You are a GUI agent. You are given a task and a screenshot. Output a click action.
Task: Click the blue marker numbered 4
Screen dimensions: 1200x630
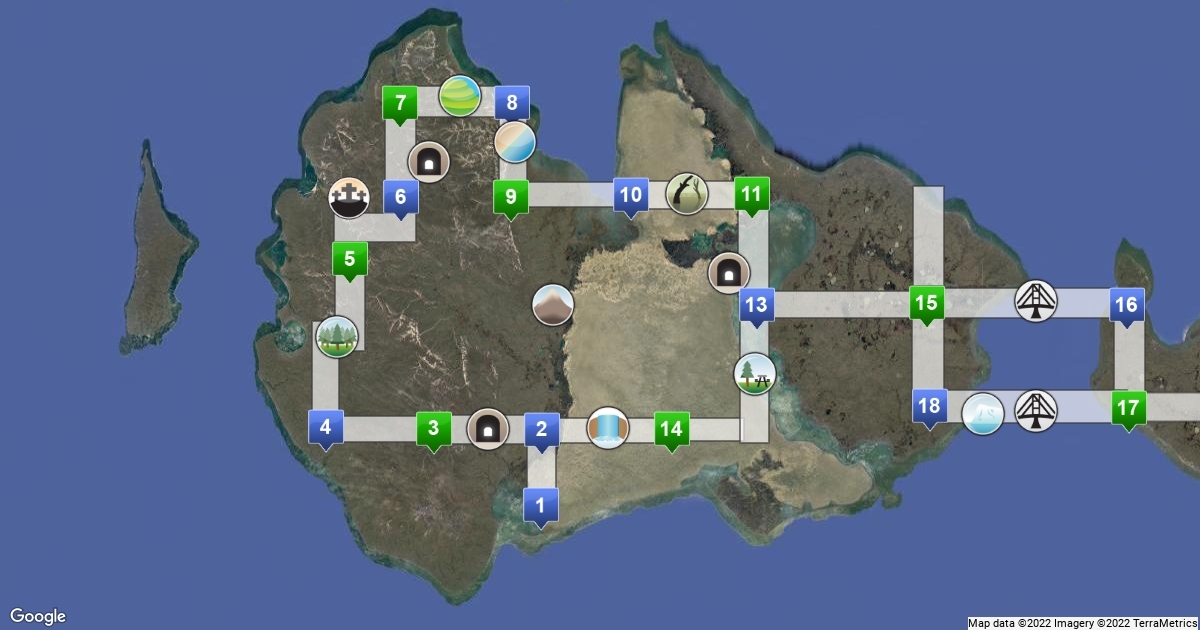click(325, 428)
